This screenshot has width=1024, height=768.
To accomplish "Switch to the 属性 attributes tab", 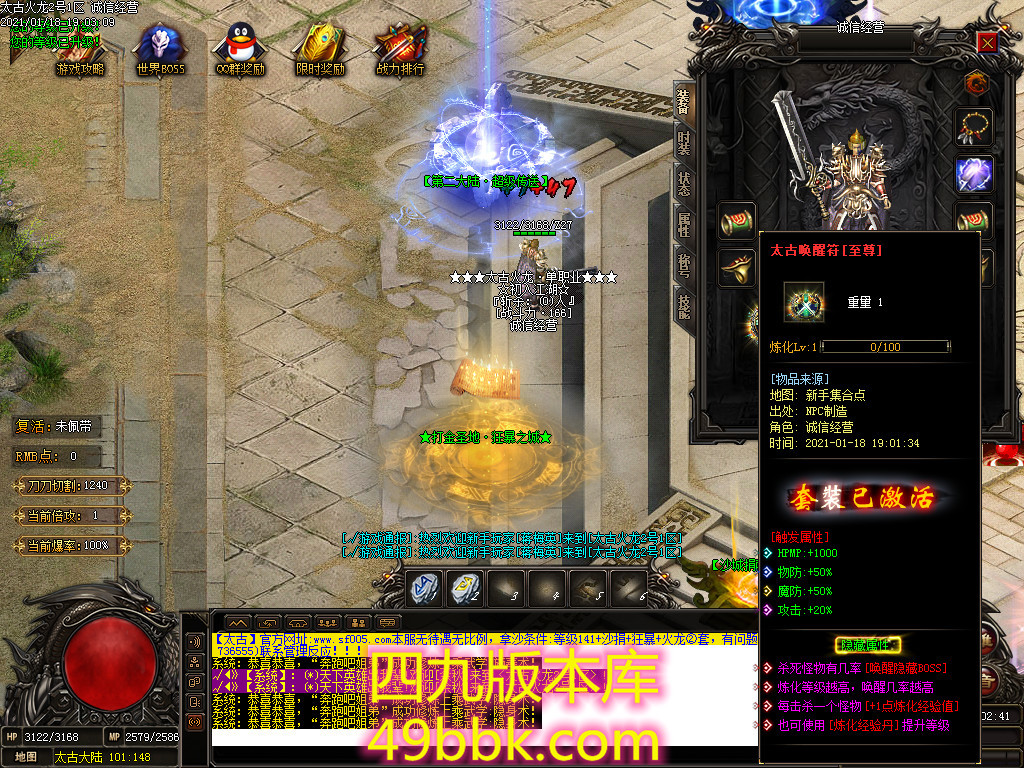I will [684, 224].
